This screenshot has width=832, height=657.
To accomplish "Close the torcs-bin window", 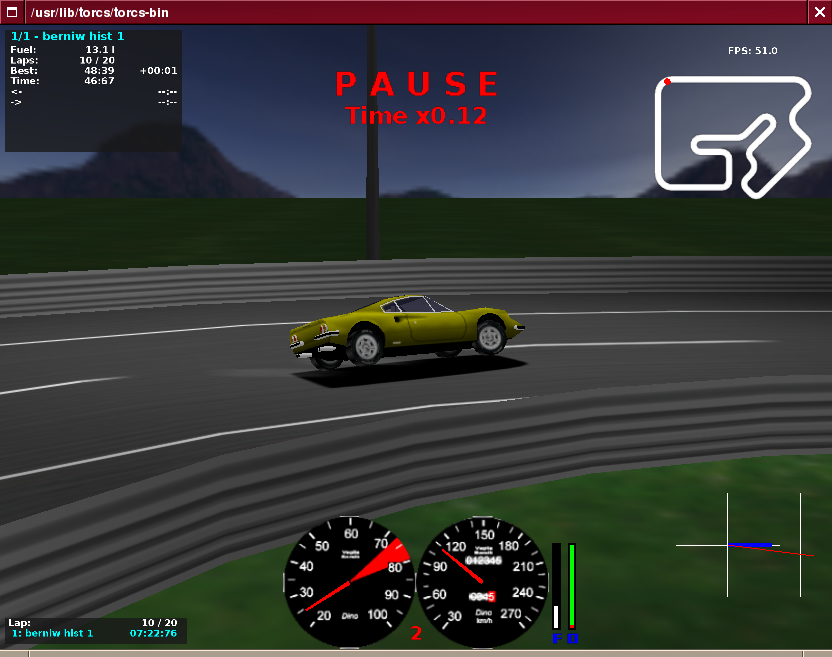I will (819, 13).
